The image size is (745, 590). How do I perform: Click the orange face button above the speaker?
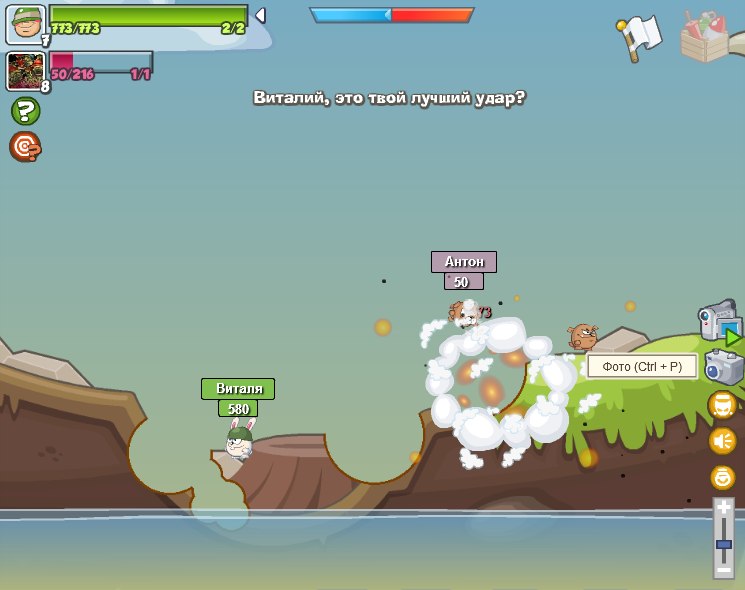pyautogui.click(x=722, y=405)
